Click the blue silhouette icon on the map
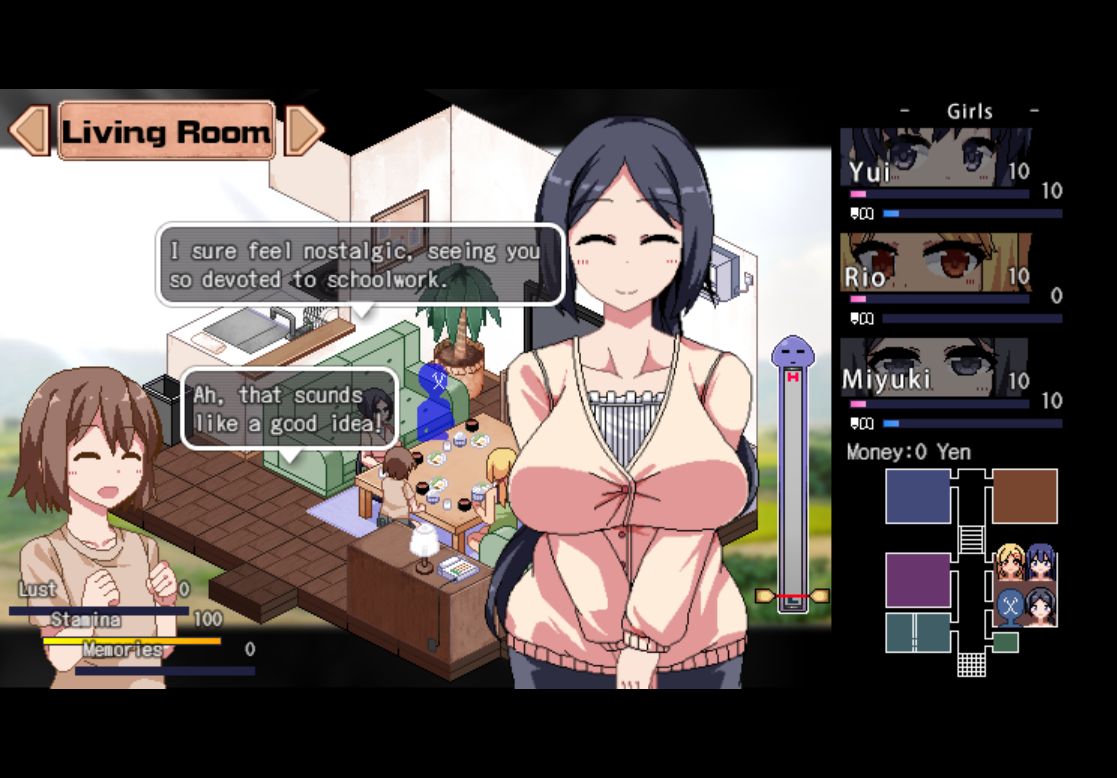The width and height of the screenshot is (1117, 778). (x=1010, y=605)
